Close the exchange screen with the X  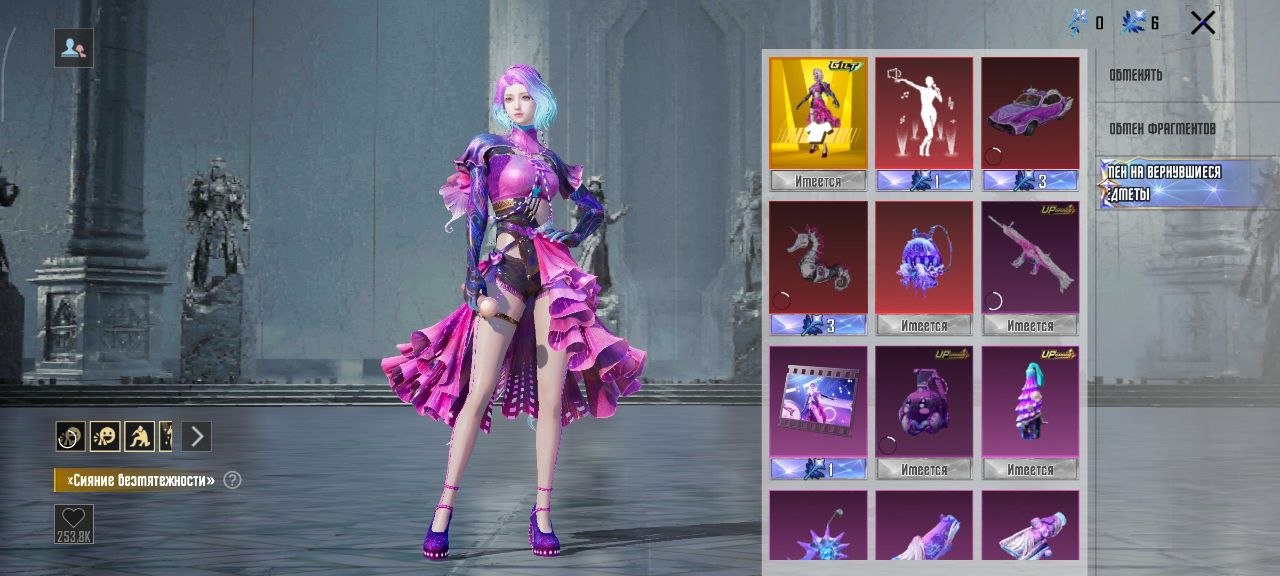click(x=1203, y=23)
